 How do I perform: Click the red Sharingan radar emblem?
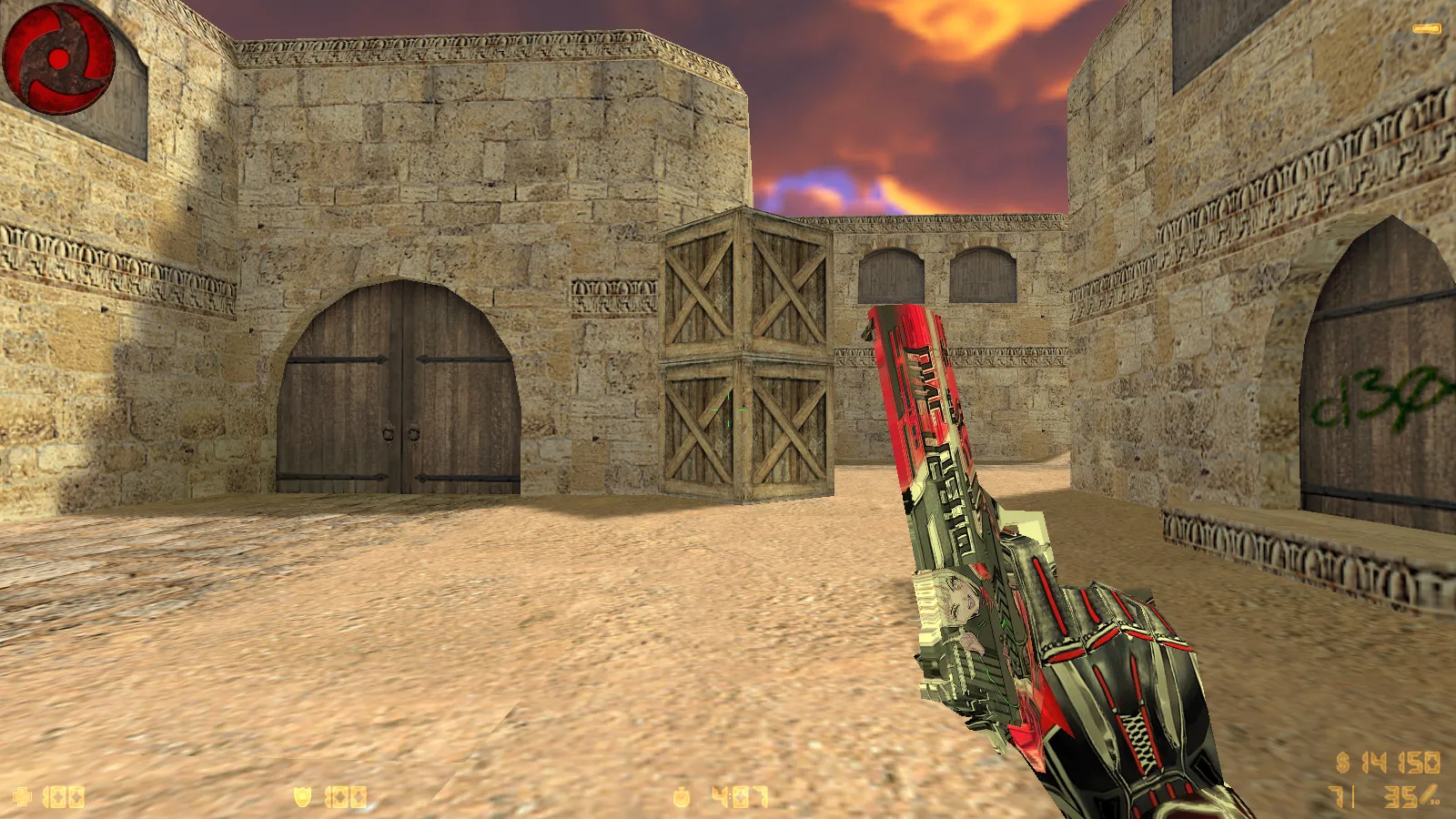pyautogui.click(x=59, y=59)
